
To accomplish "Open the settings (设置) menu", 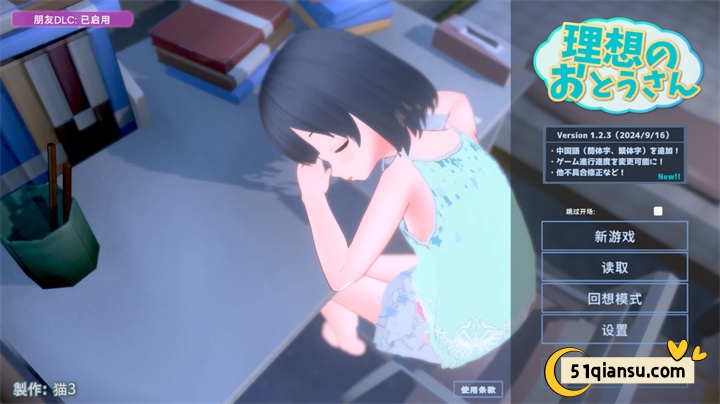I will pyautogui.click(x=615, y=329).
